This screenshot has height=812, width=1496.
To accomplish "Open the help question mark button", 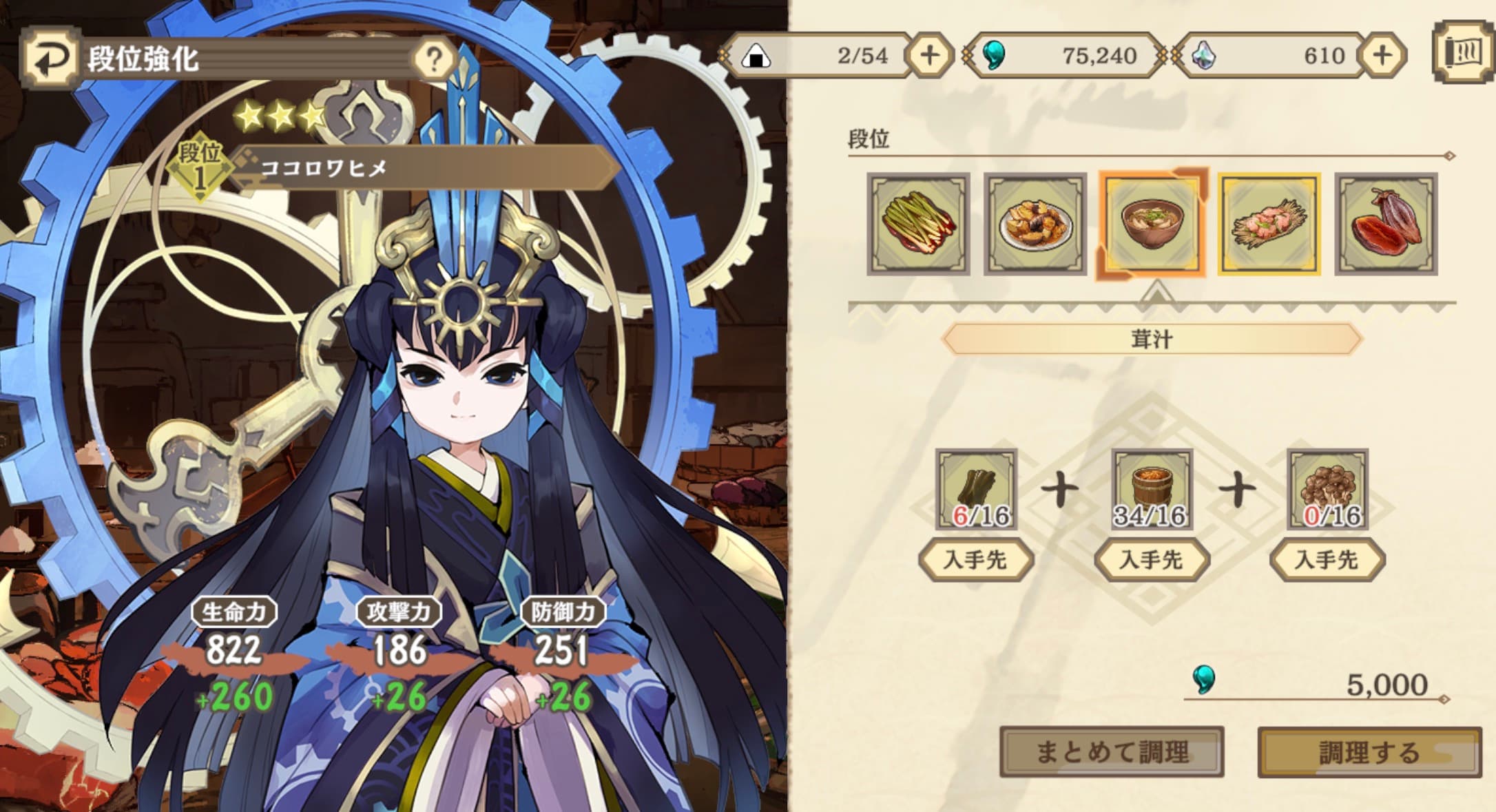I will click(434, 60).
